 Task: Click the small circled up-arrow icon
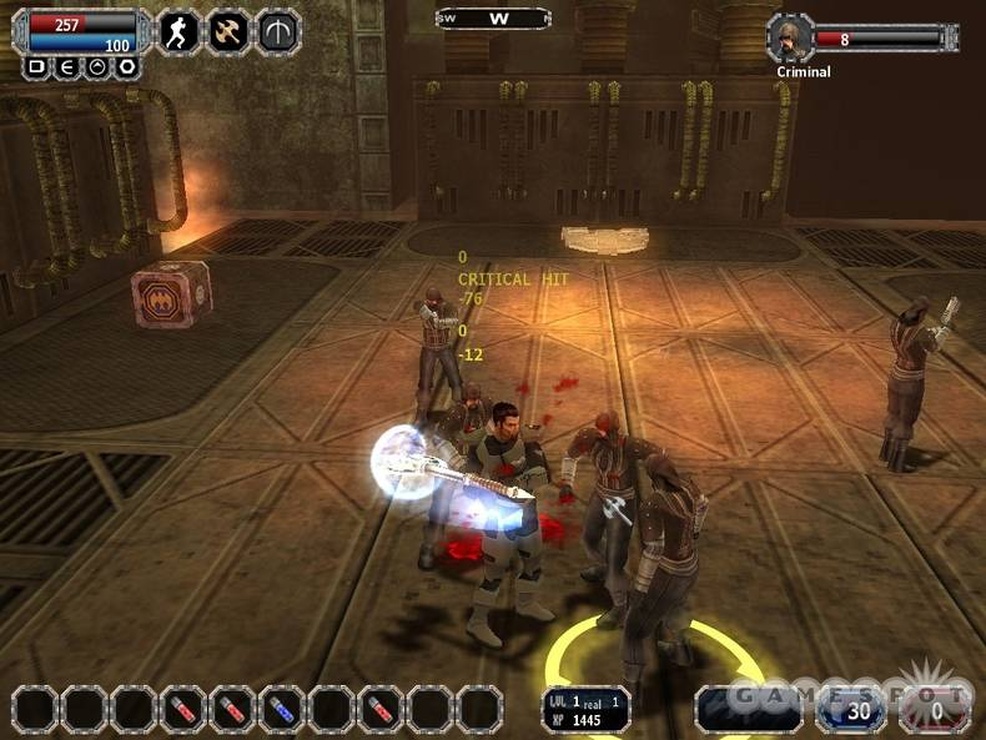coord(96,67)
